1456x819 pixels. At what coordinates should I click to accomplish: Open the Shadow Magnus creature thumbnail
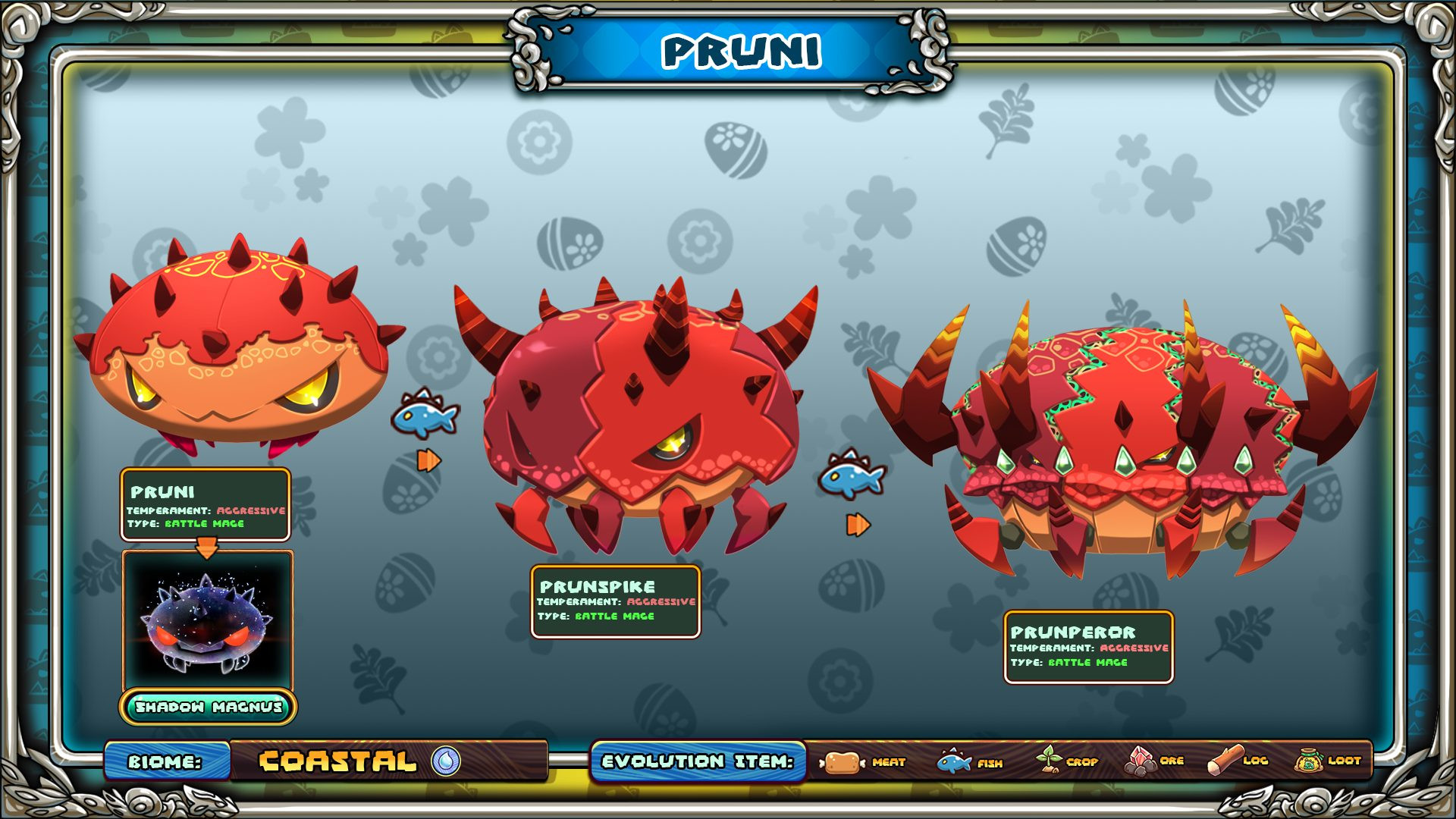click(207, 620)
